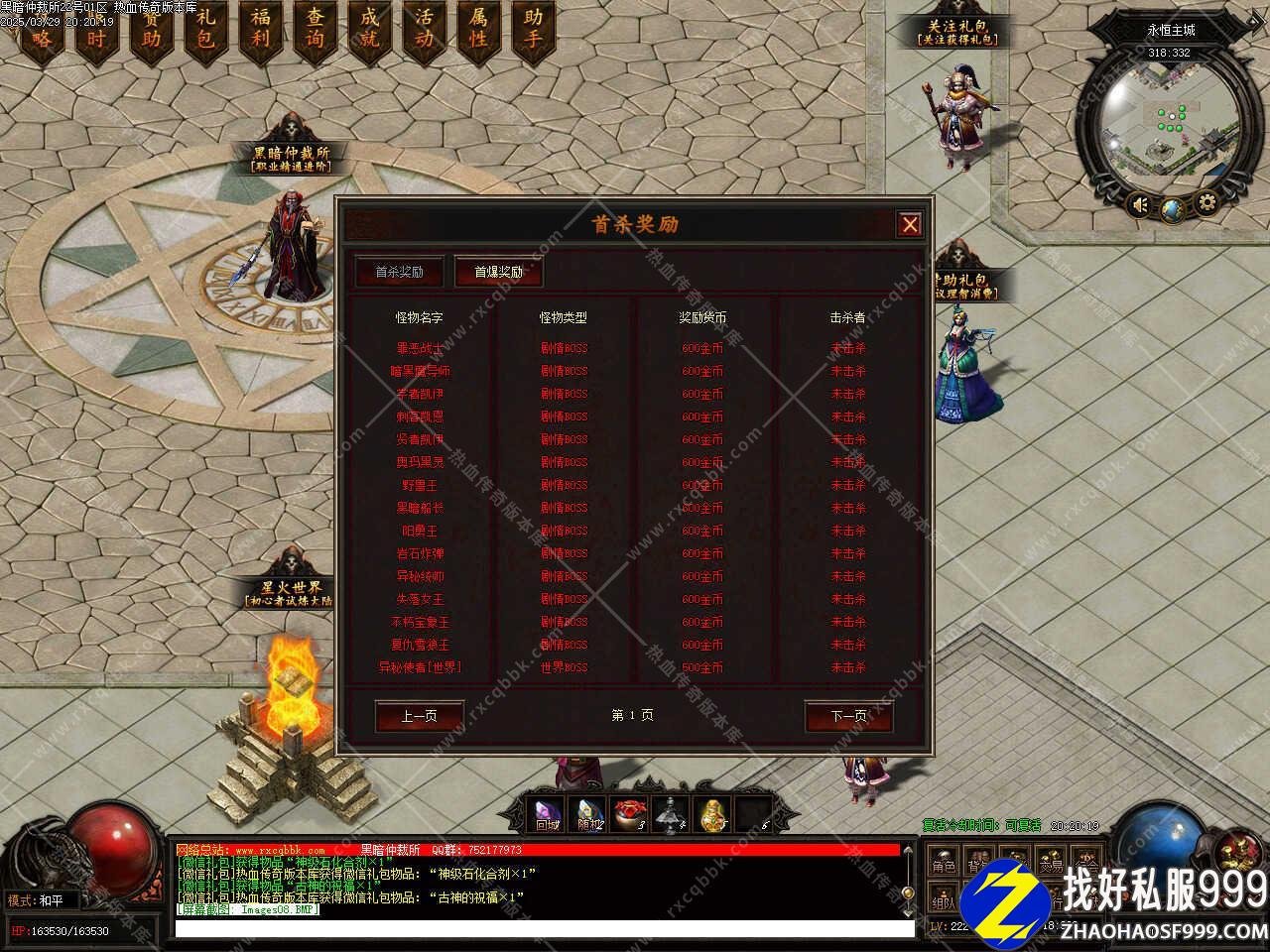
Task: Open the 活动 events banner
Action: [424, 30]
